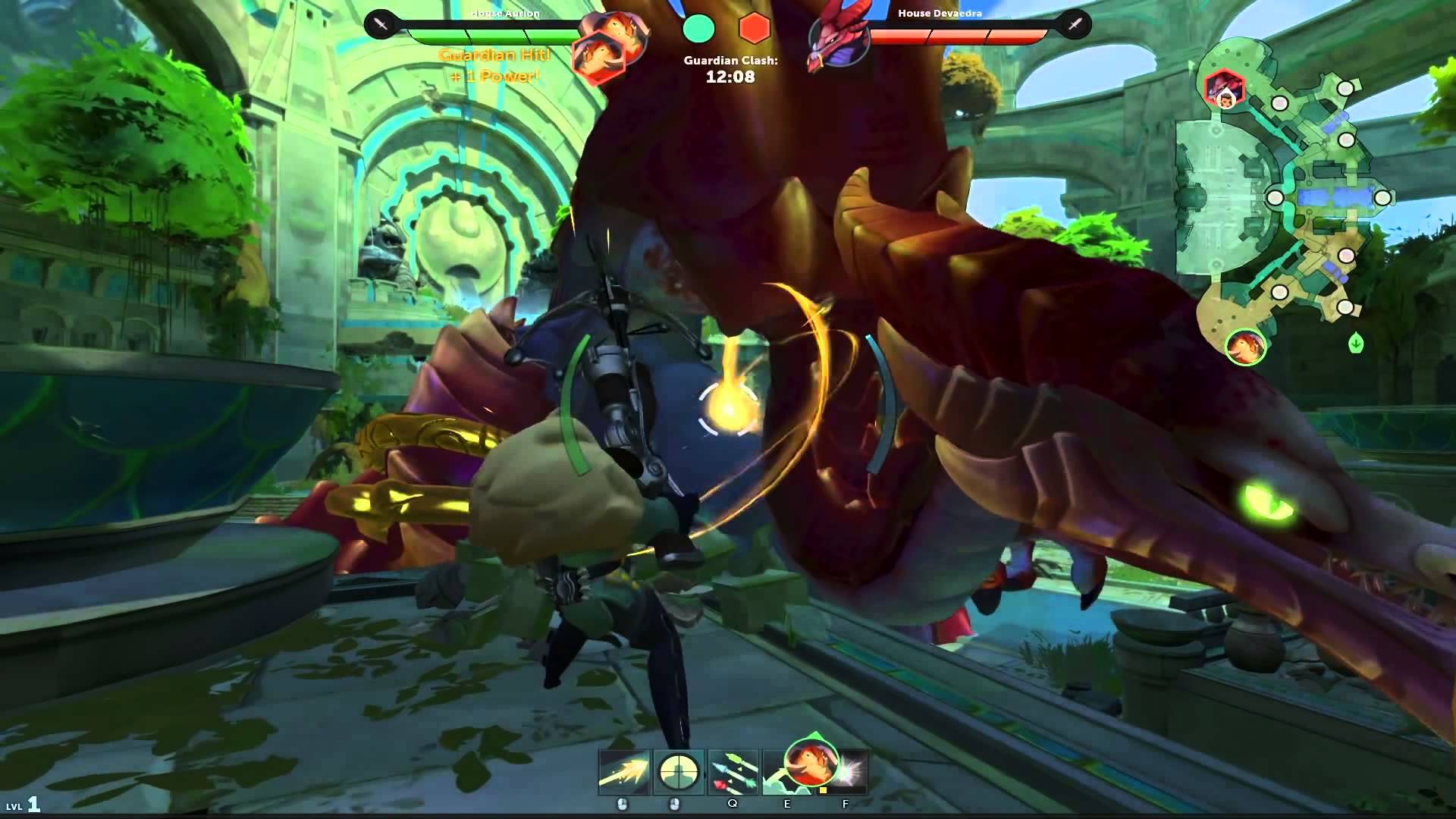Activate the glowing arrow shot ability
Viewport: 1456px width, 819px height.
tap(624, 772)
